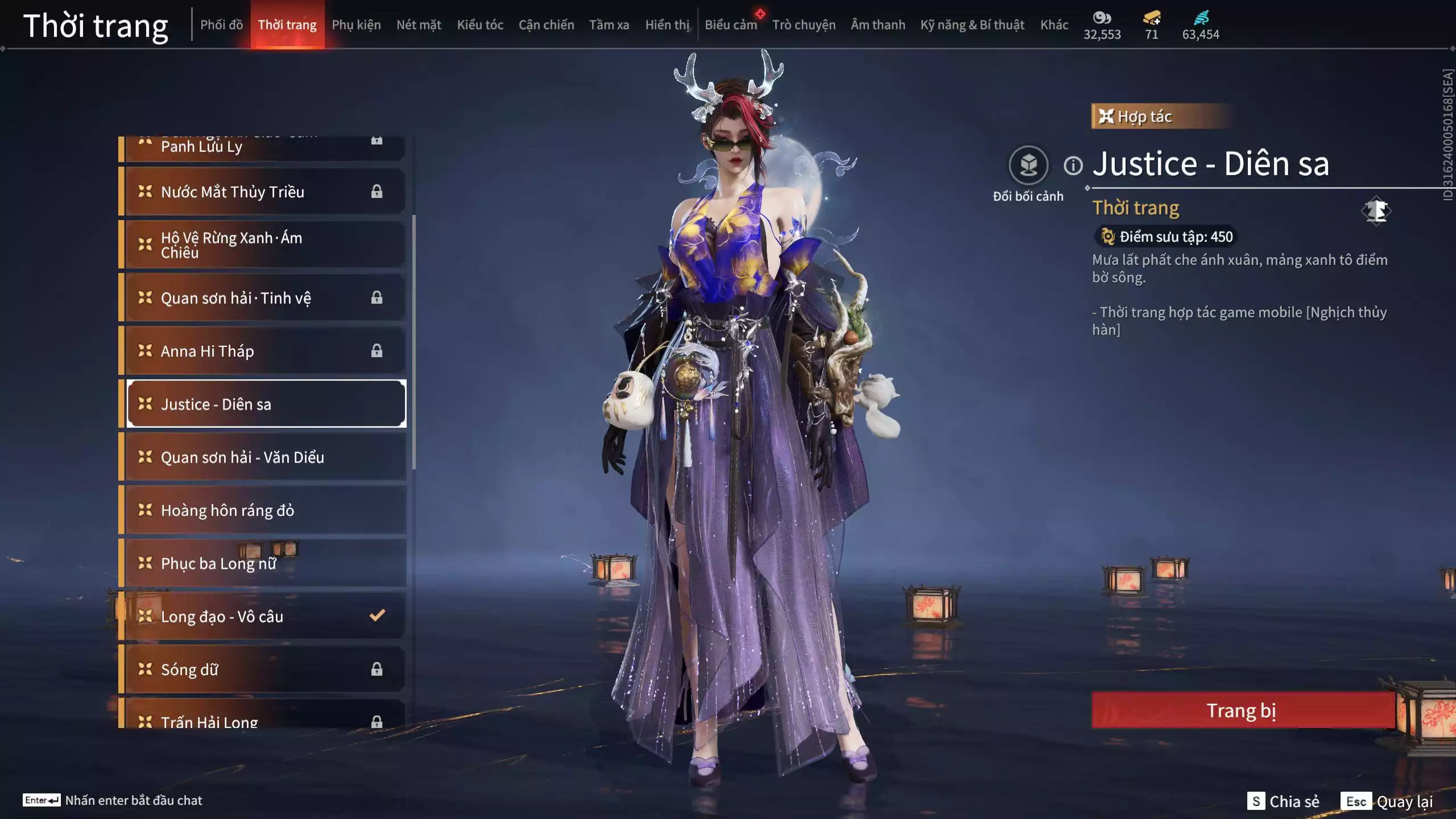Share the outfit with Chia sẻ
The width and height of the screenshot is (1456, 819).
pos(1283,801)
